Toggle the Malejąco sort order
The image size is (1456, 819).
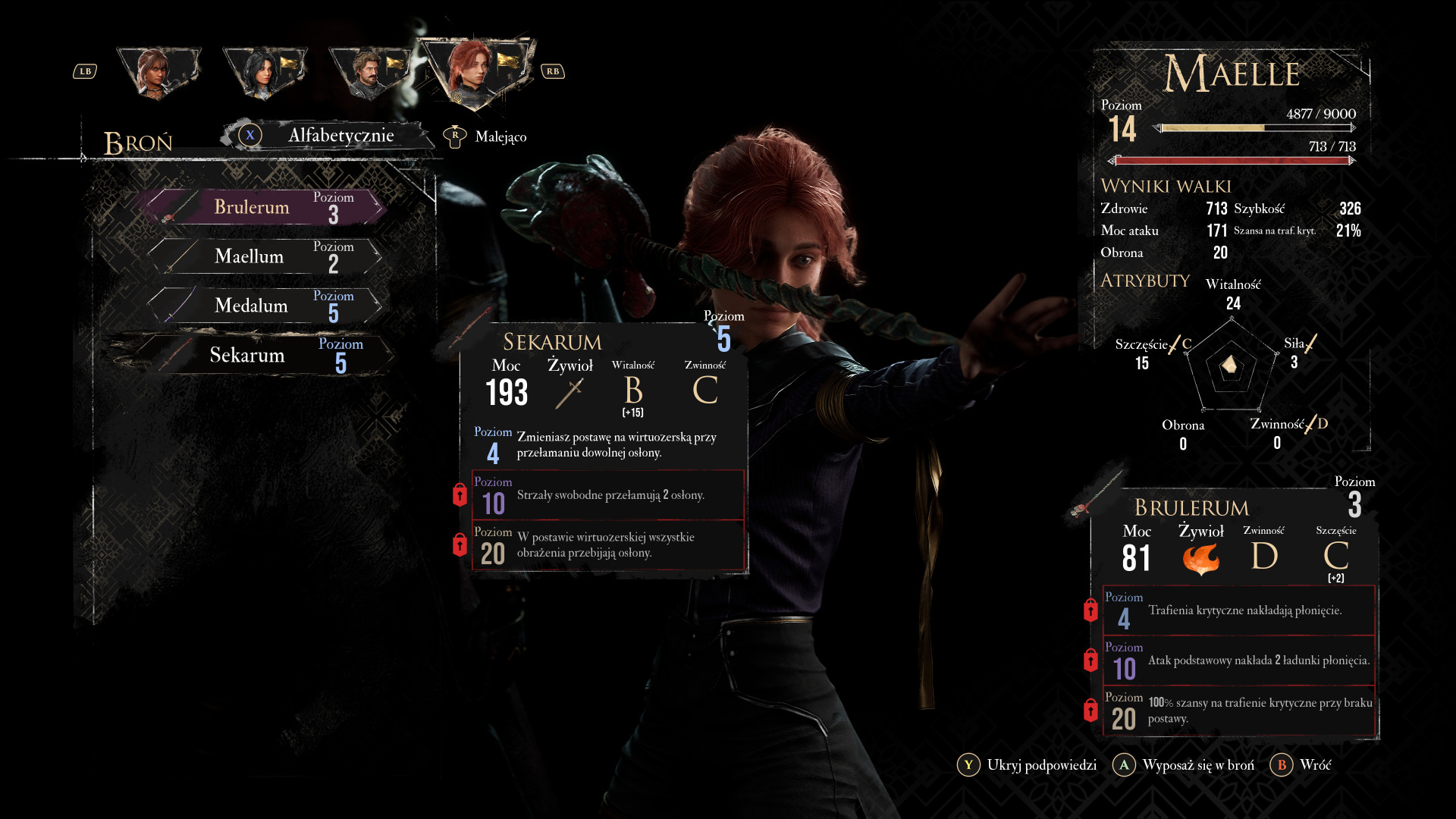point(486,136)
